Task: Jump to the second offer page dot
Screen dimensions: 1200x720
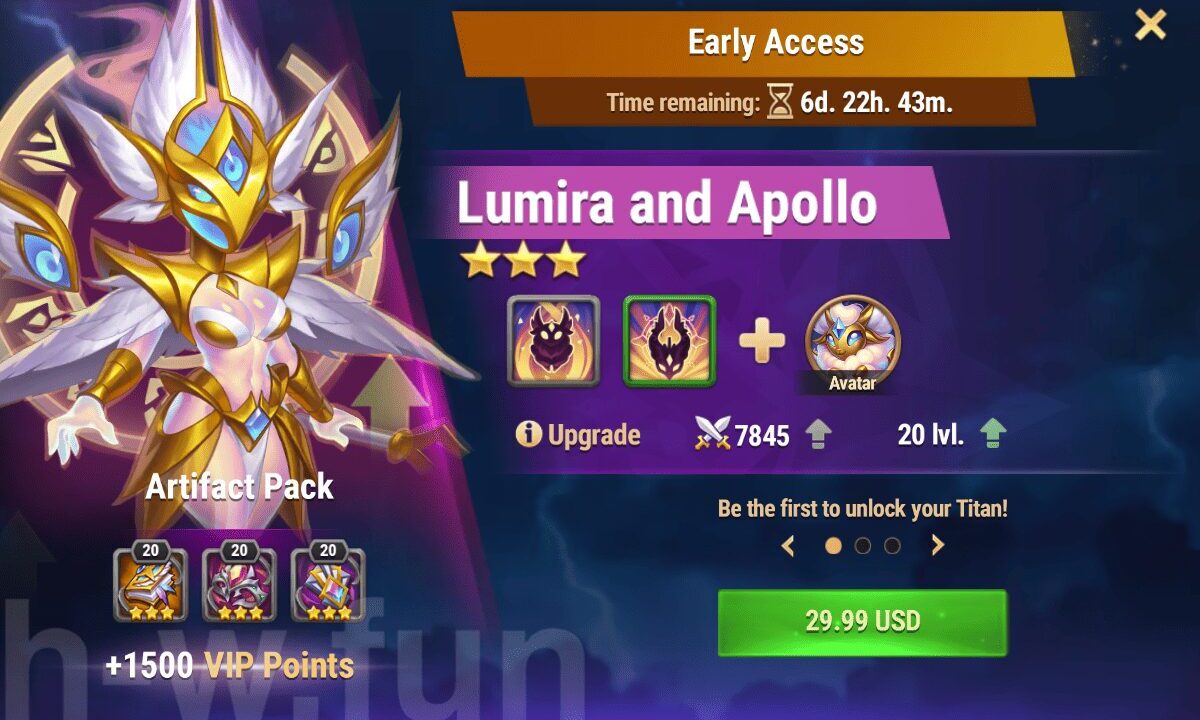Action: pyautogui.click(x=863, y=546)
